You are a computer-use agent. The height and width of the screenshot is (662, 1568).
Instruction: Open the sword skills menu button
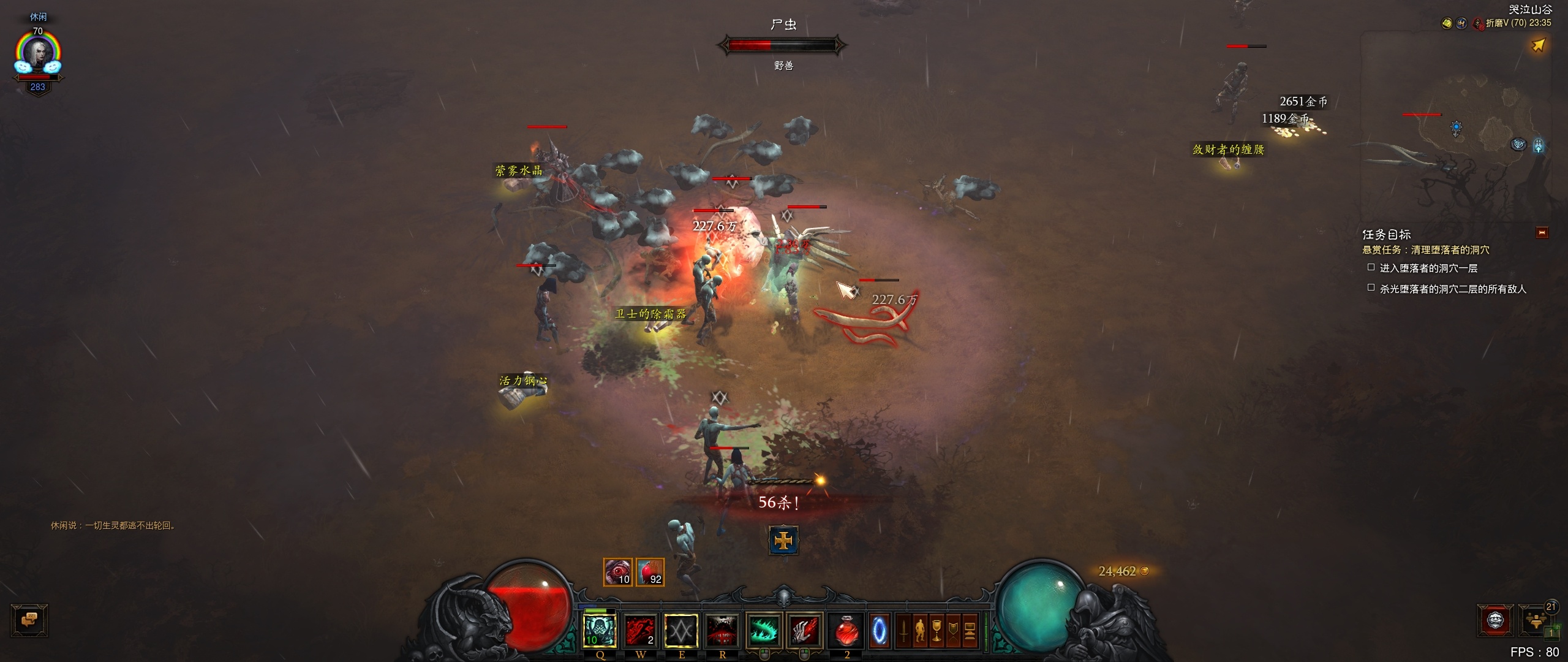pyautogui.click(x=903, y=630)
